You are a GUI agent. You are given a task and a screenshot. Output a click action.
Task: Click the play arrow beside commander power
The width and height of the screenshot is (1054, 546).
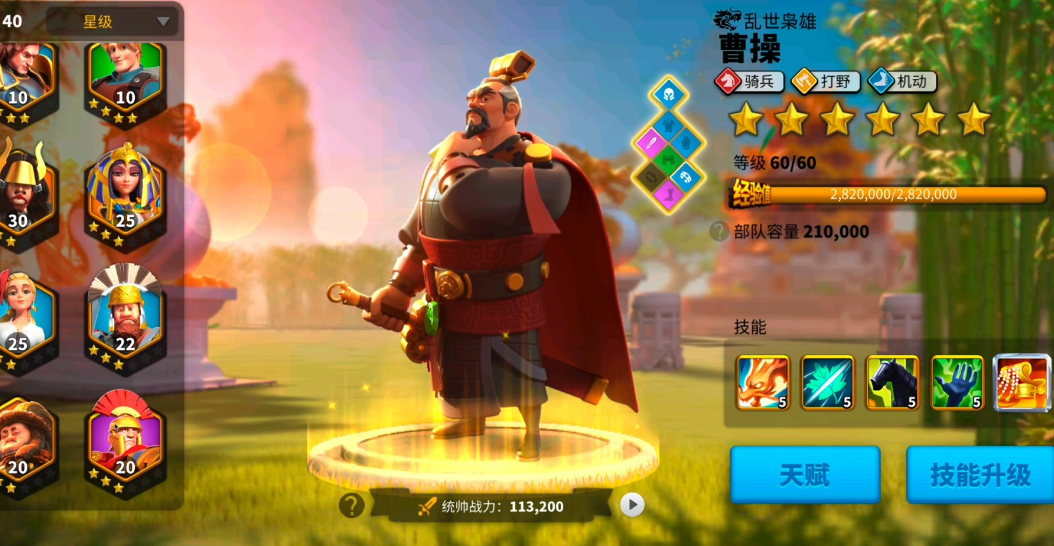coord(632,505)
